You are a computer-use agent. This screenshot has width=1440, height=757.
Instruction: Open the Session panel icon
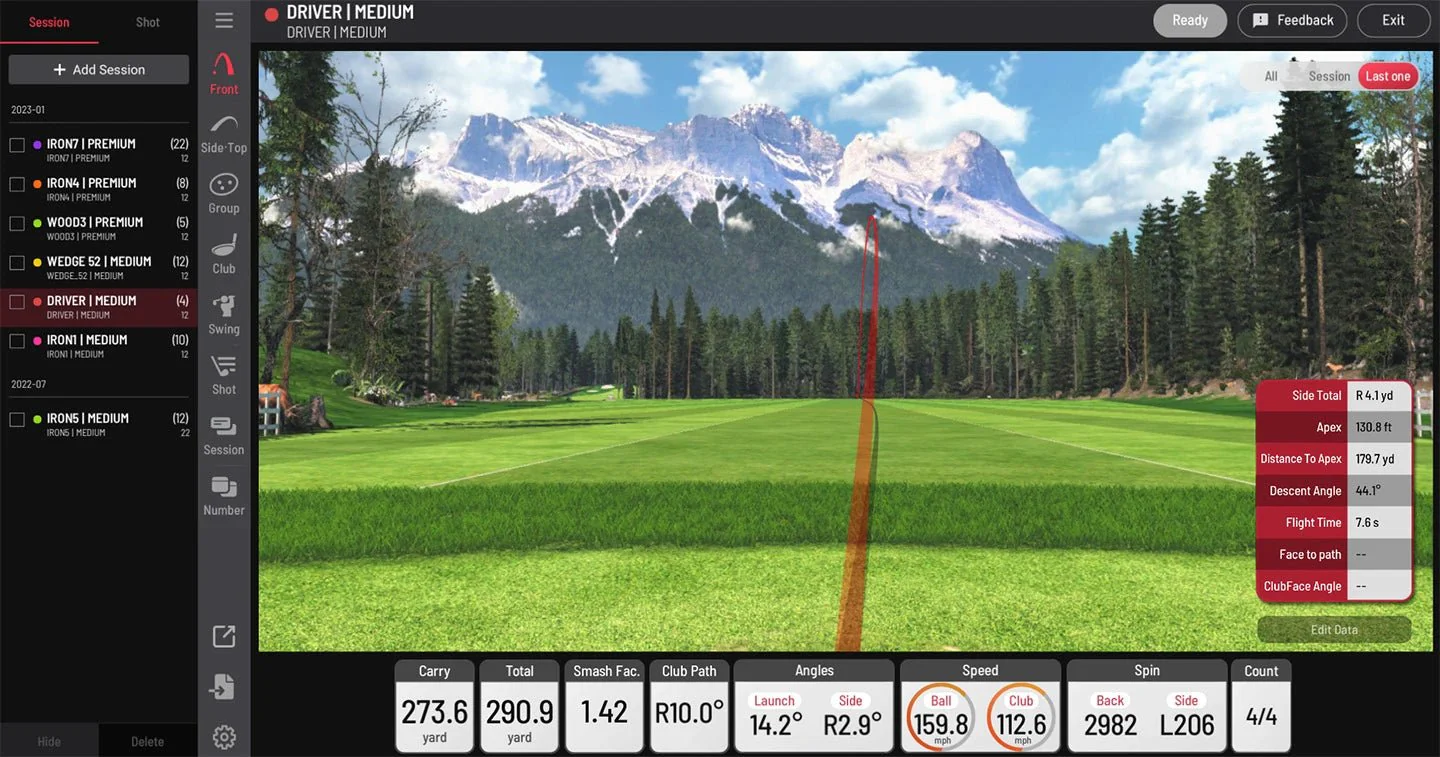223,434
